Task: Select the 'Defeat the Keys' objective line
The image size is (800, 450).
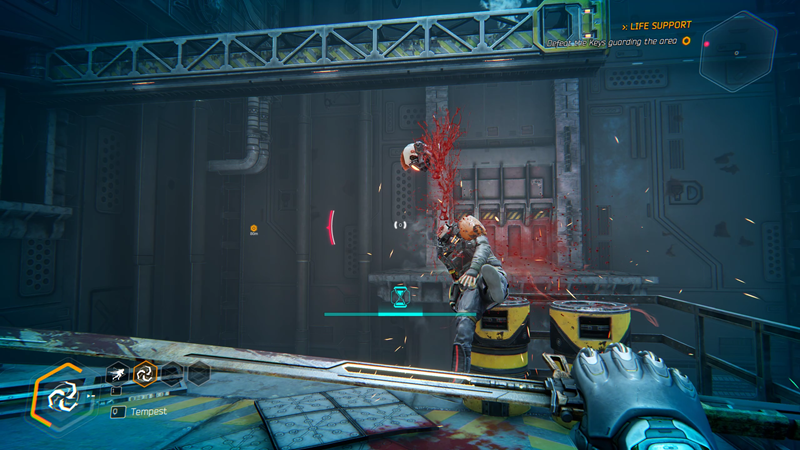Action: point(612,42)
